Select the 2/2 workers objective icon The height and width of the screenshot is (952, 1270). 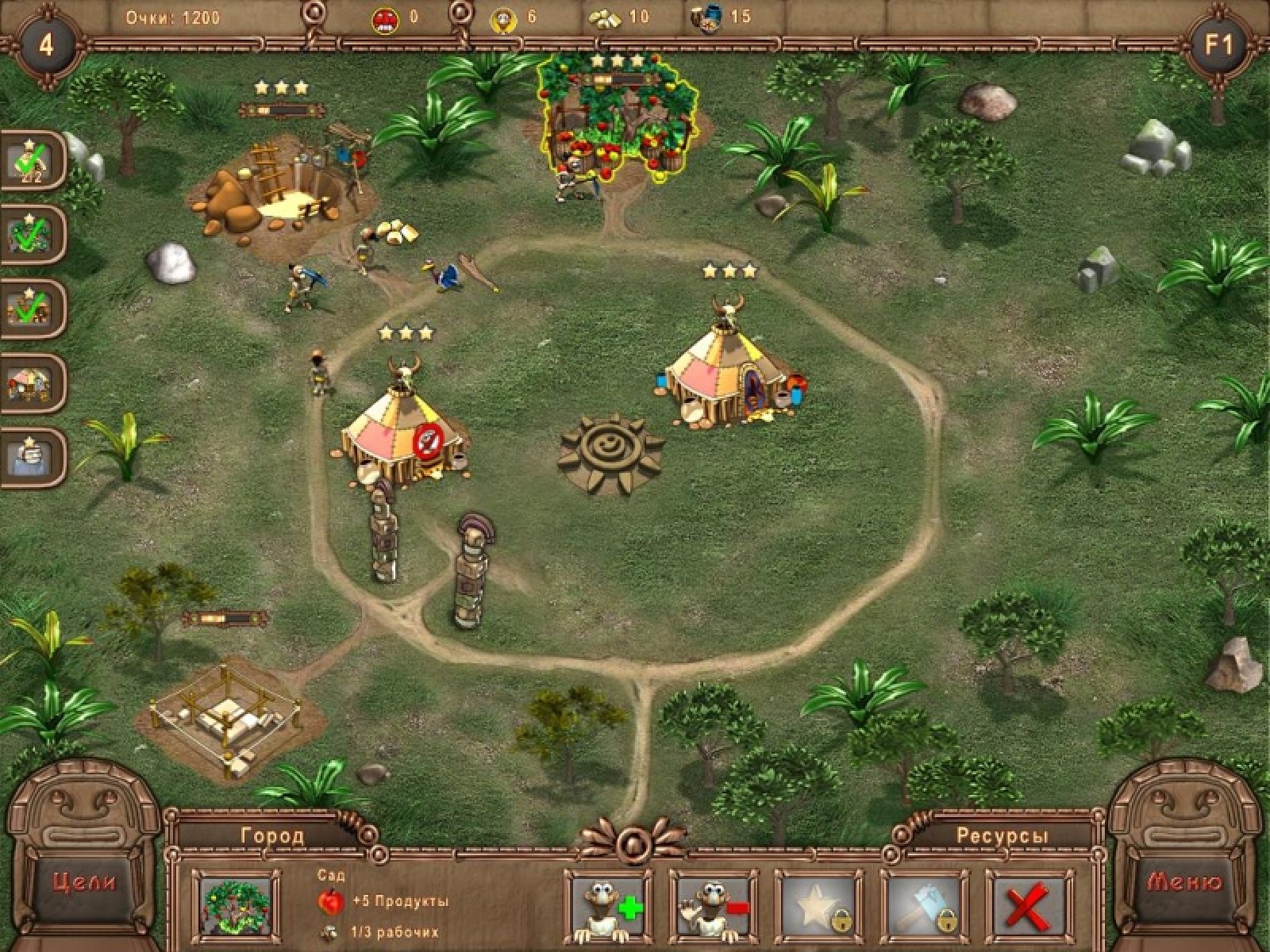tap(32, 161)
